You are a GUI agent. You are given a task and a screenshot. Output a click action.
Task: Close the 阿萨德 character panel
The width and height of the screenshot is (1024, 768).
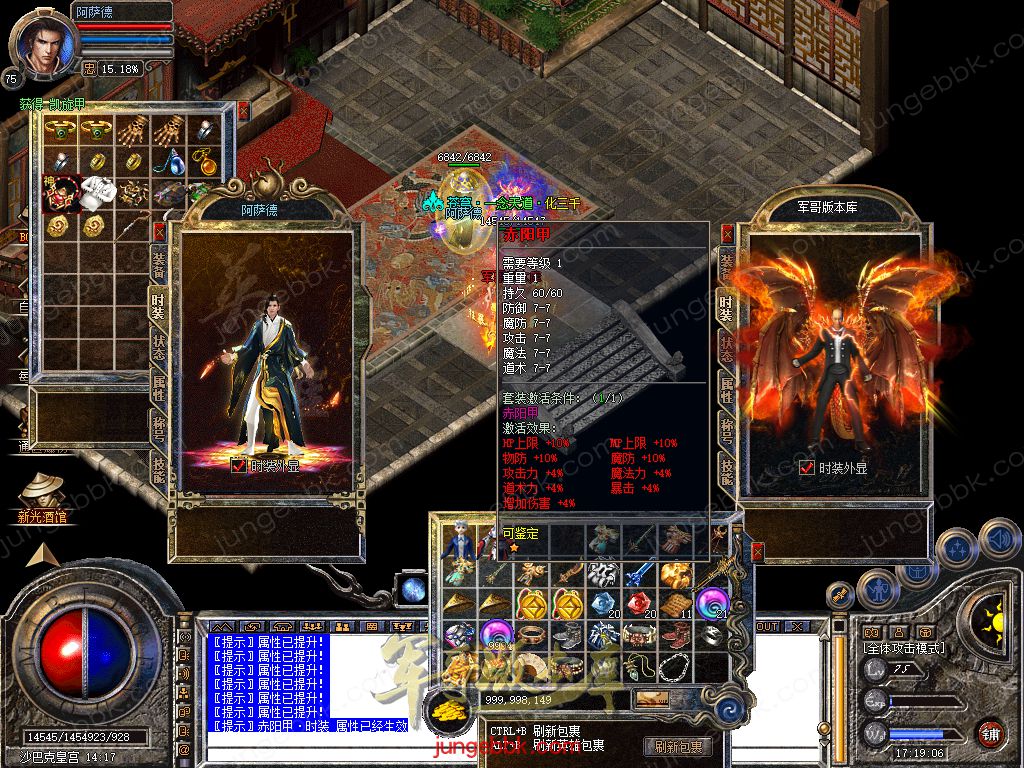point(158,232)
